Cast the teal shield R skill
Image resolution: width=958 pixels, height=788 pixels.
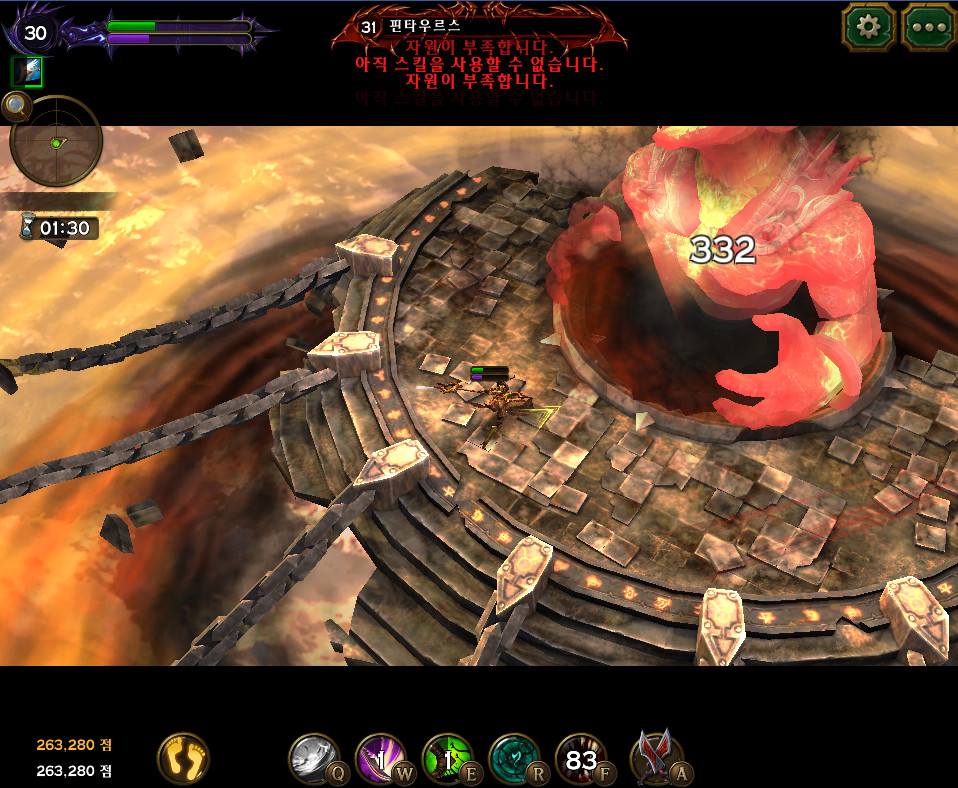coord(514,758)
